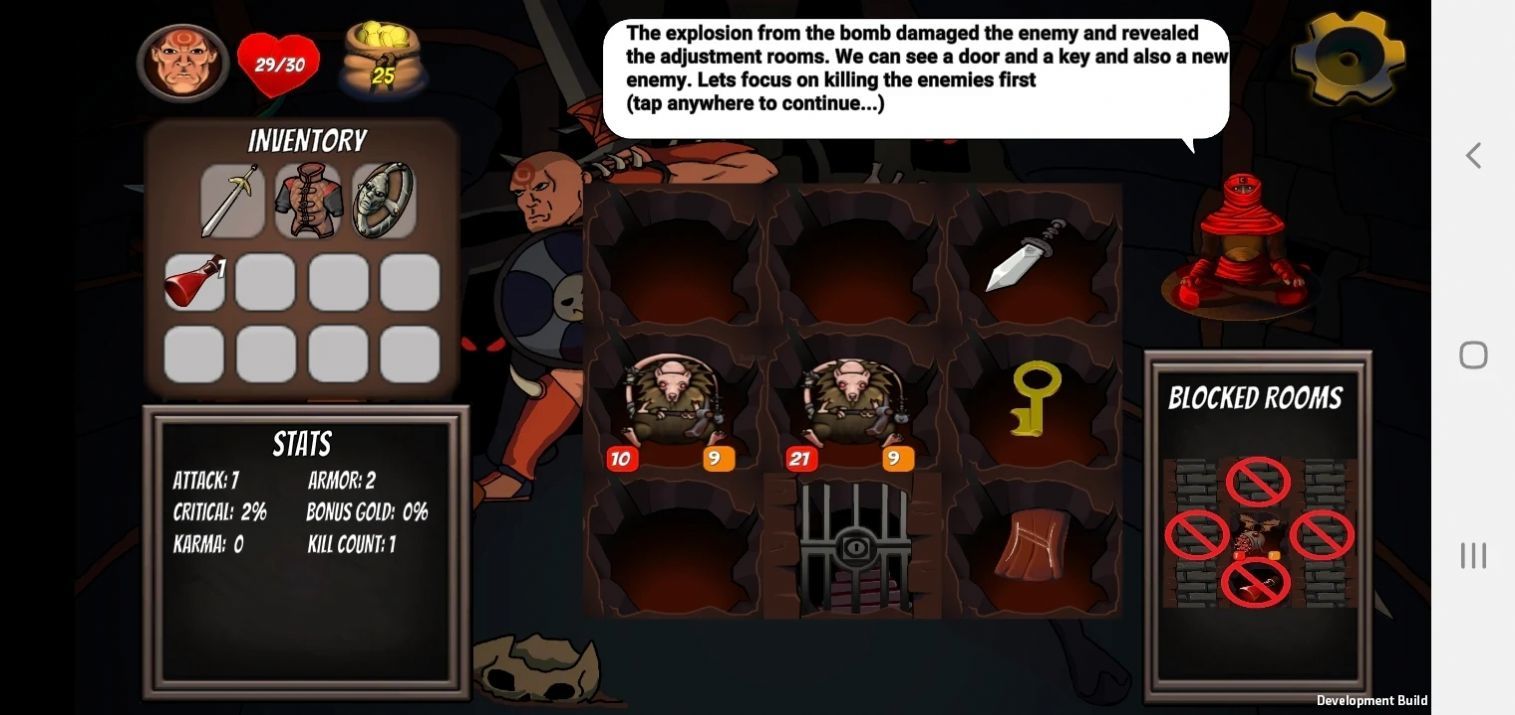Viewport: 1515px width, 715px height.
Task: Select the equipped skull shield slot
Action: (384, 201)
